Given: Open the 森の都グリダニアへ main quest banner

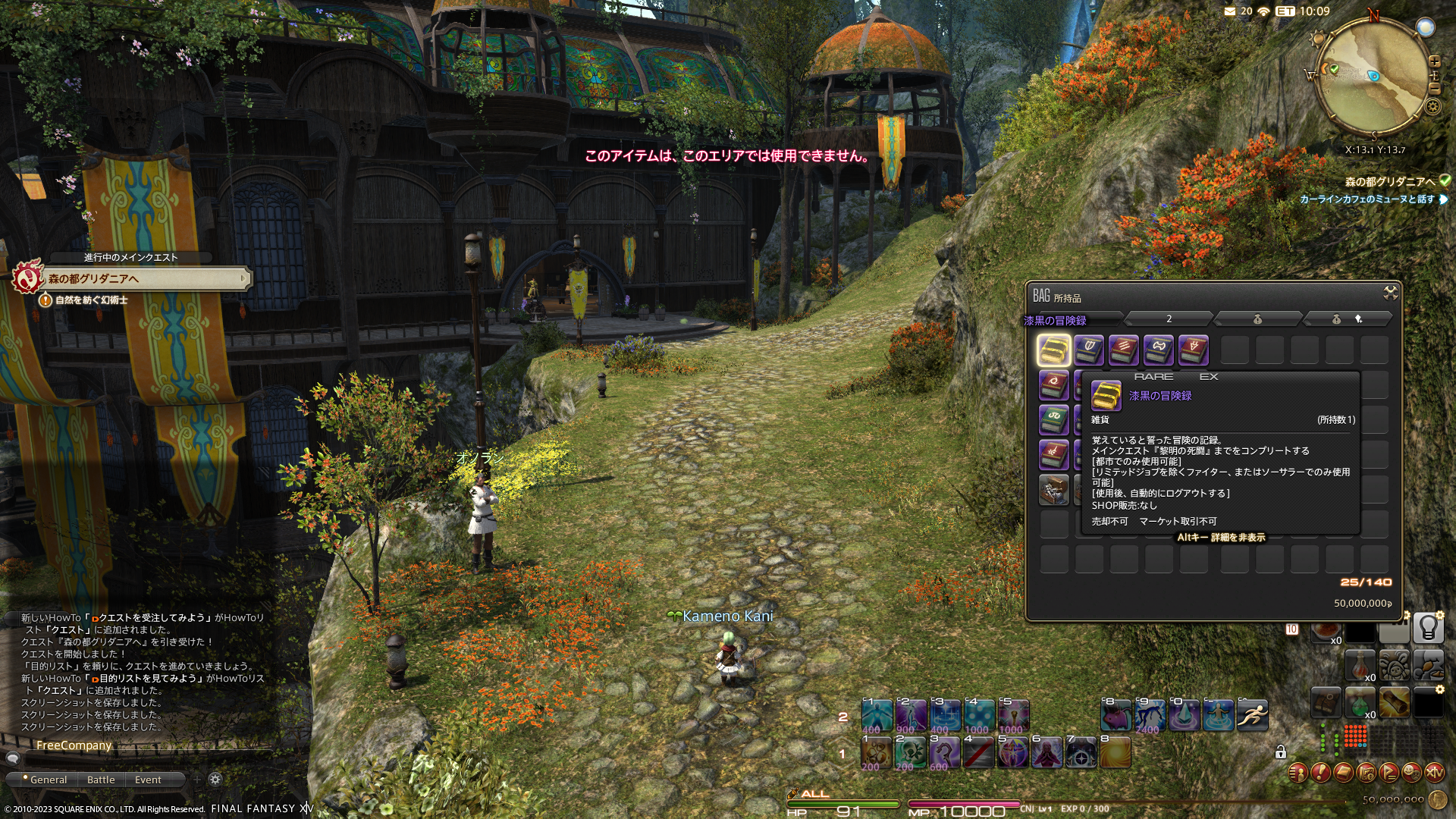Looking at the screenshot, I should [144, 279].
